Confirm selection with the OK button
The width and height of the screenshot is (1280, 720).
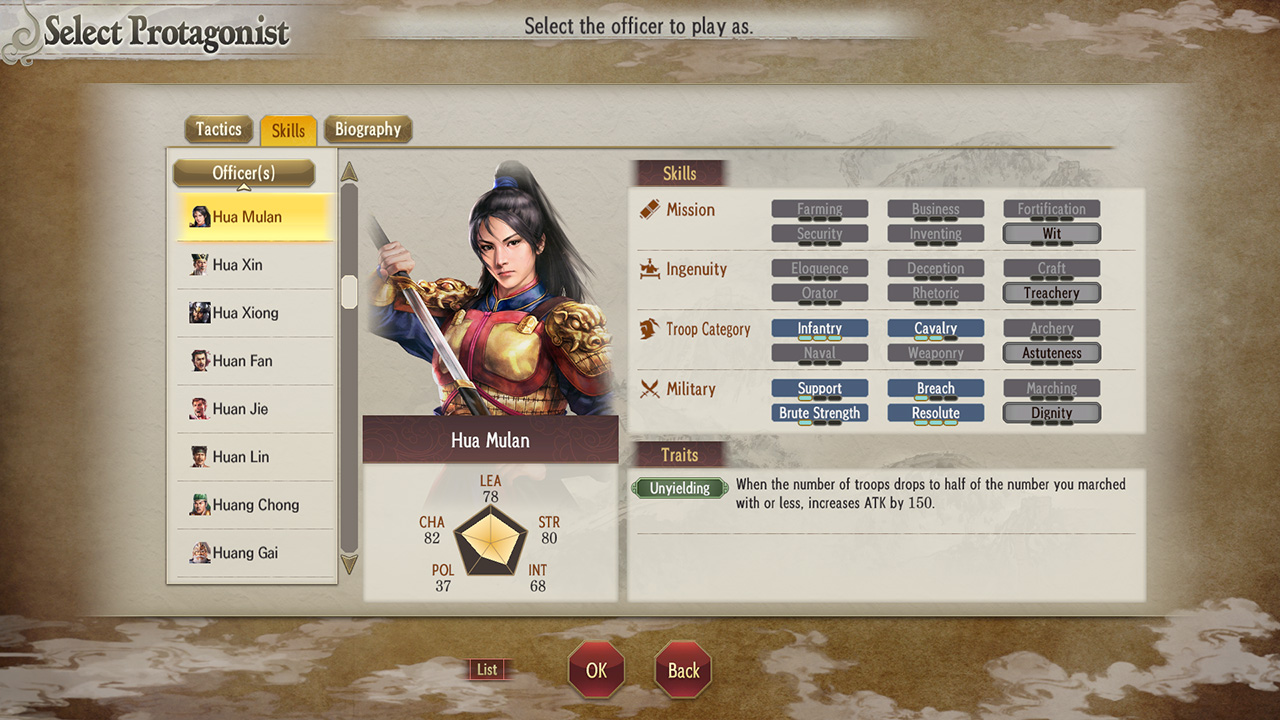pos(596,670)
